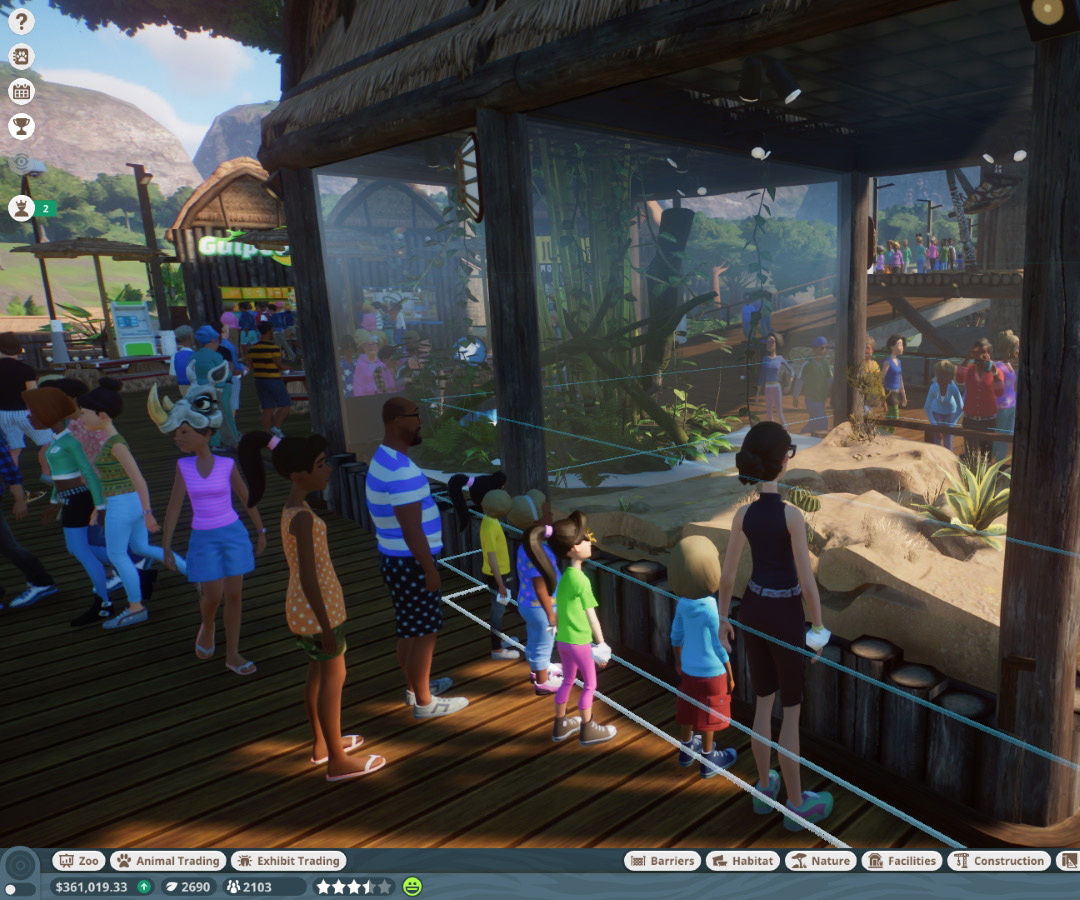Open the question mark help button
The width and height of the screenshot is (1080, 900).
(21, 21)
